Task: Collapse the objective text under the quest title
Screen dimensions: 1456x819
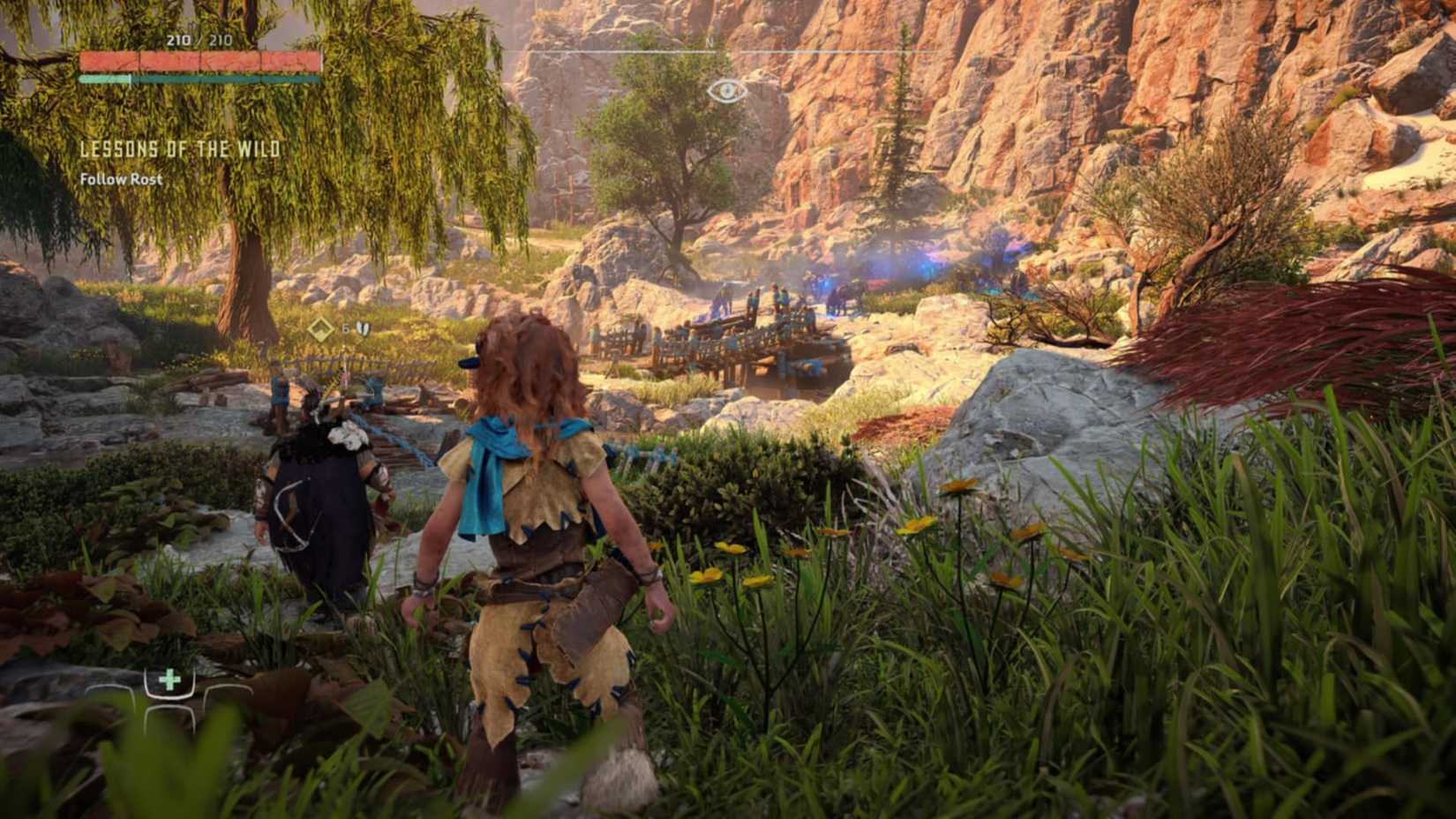Action: click(x=122, y=179)
